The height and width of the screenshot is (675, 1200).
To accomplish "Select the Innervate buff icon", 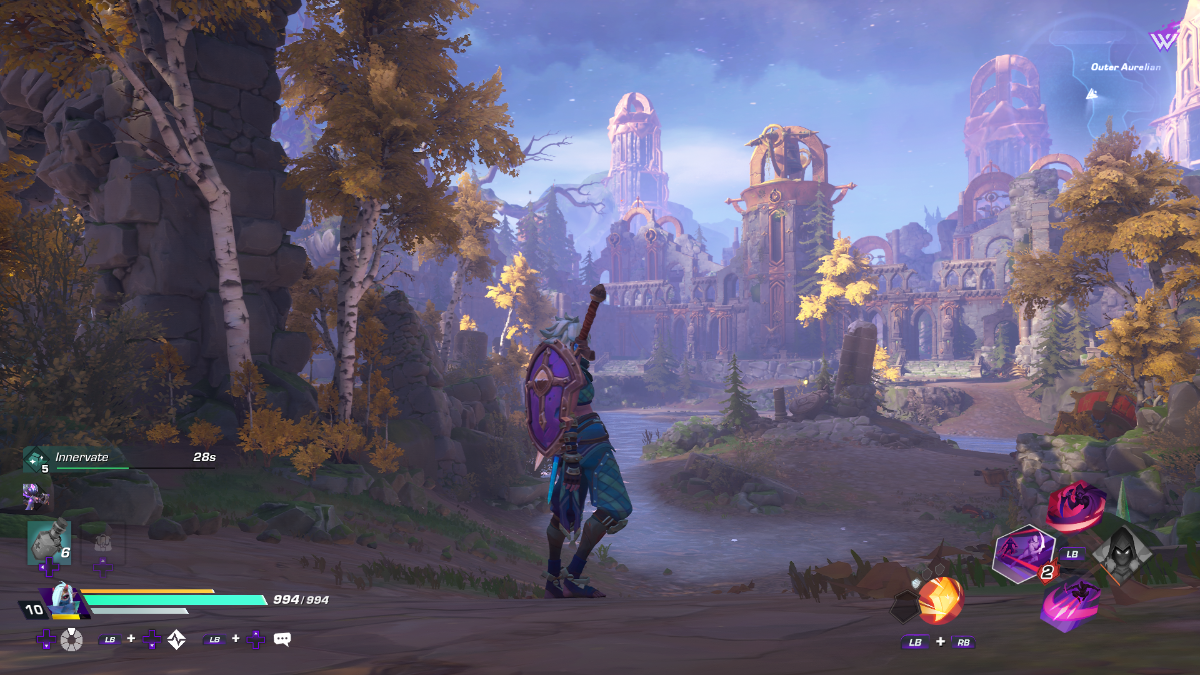I will 37,459.
